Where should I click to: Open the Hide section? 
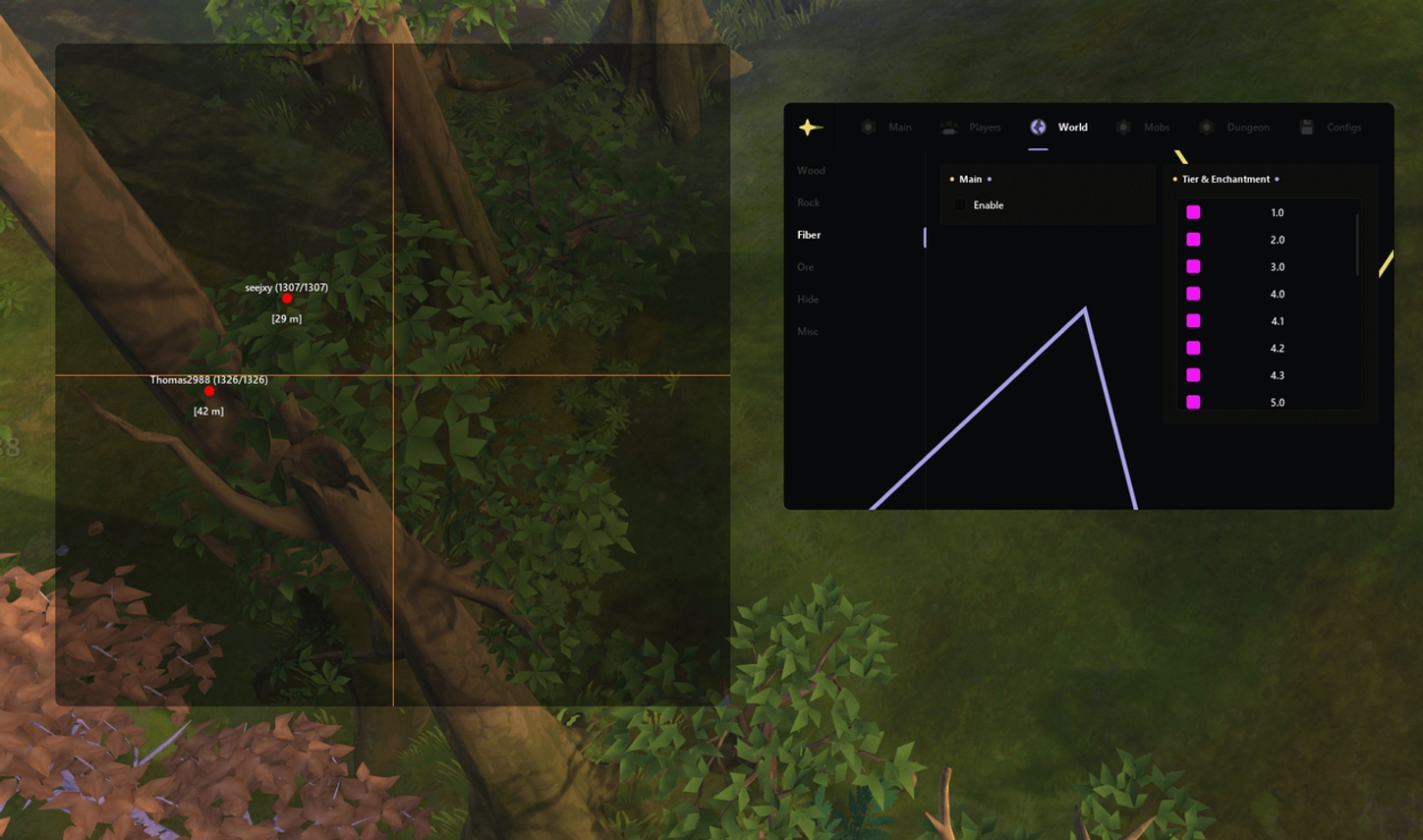[x=807, y=299]
